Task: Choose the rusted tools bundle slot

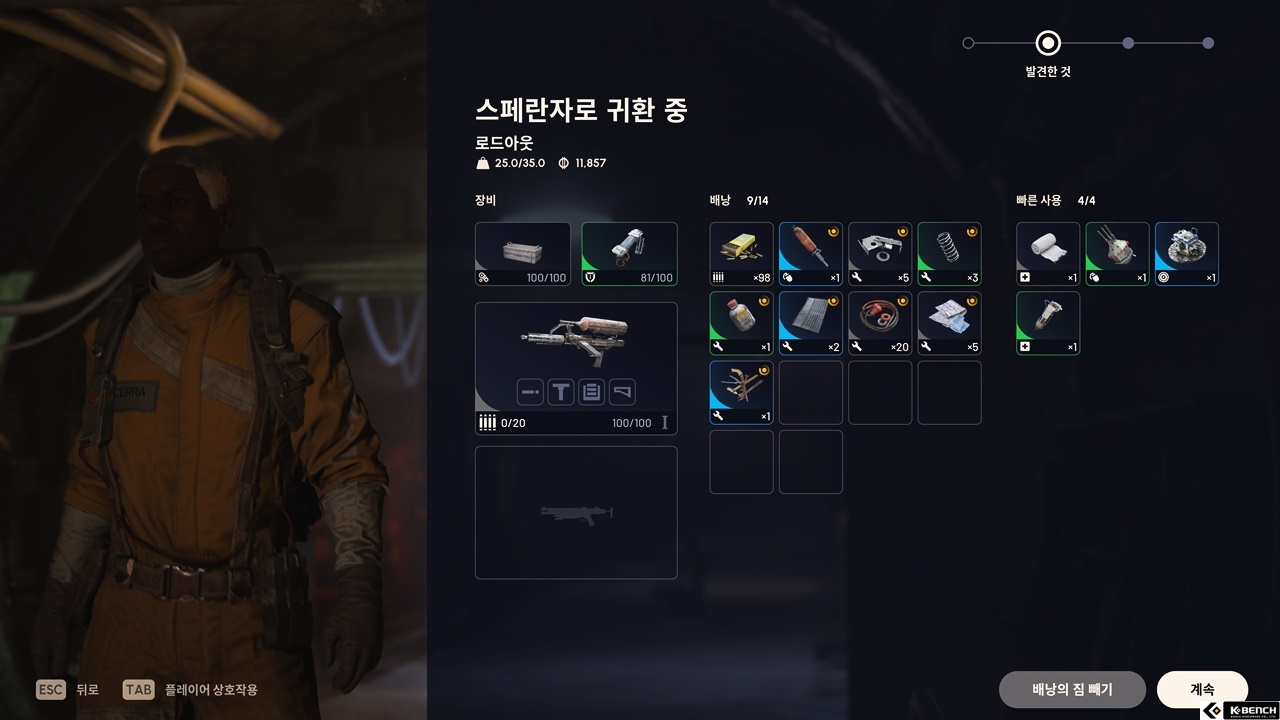Action: 741,393
